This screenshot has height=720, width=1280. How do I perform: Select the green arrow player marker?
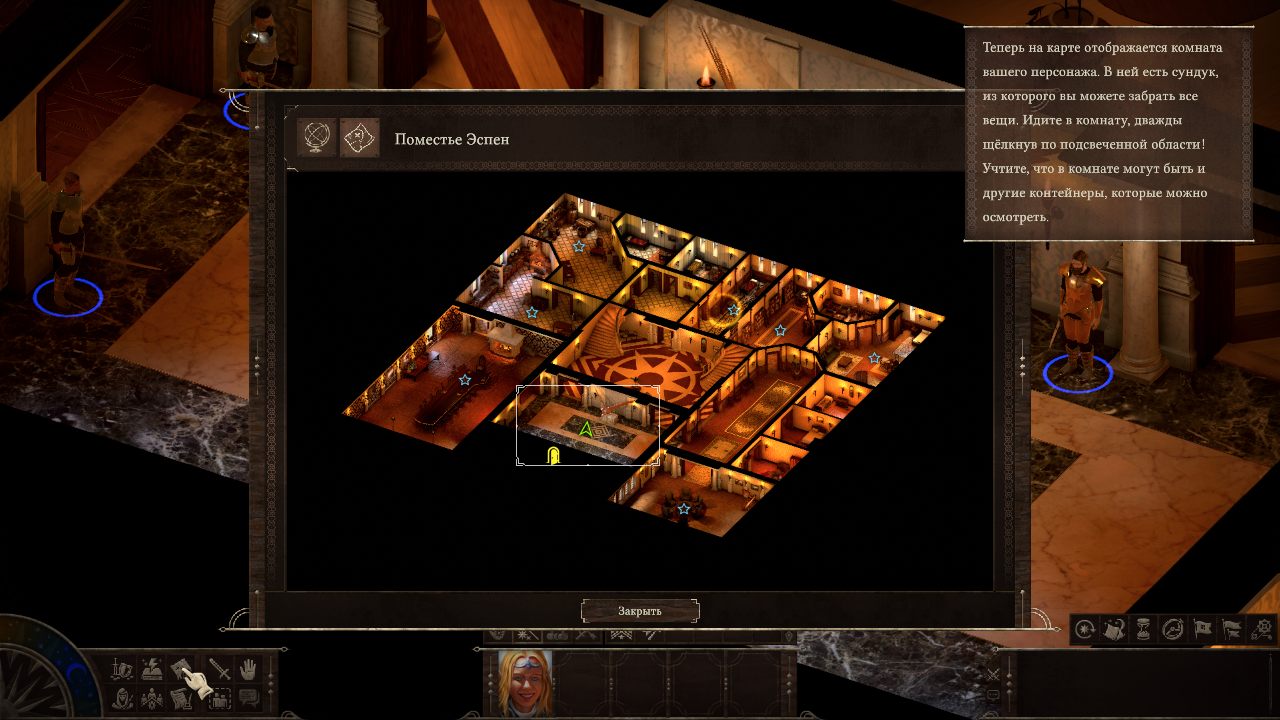pyautogui.click(x=586, y=429)
